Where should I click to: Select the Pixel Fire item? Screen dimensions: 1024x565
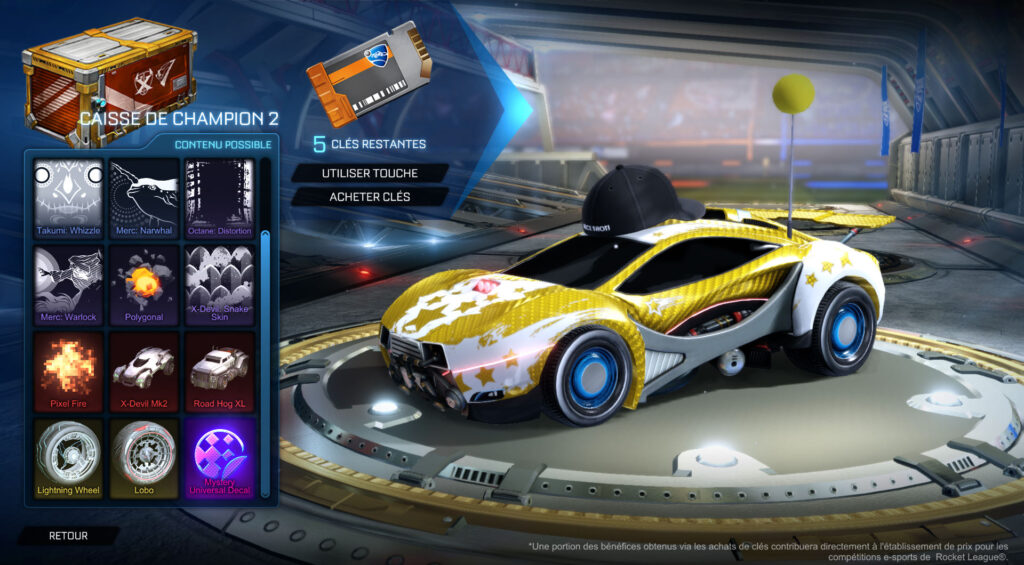pos(68,370)
